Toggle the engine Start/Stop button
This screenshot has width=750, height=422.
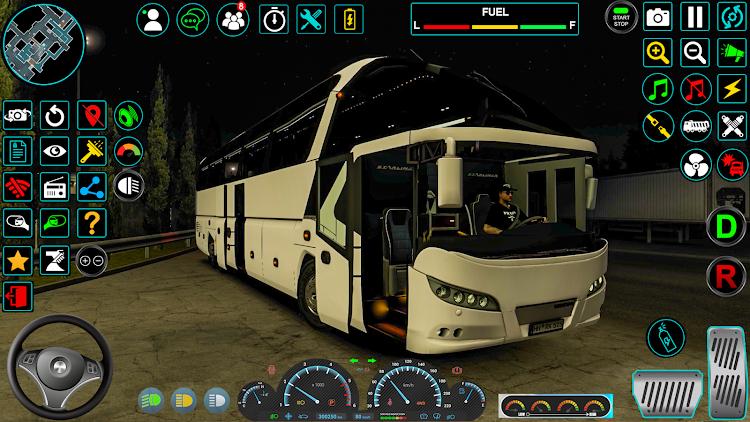[x=621, y=17]
